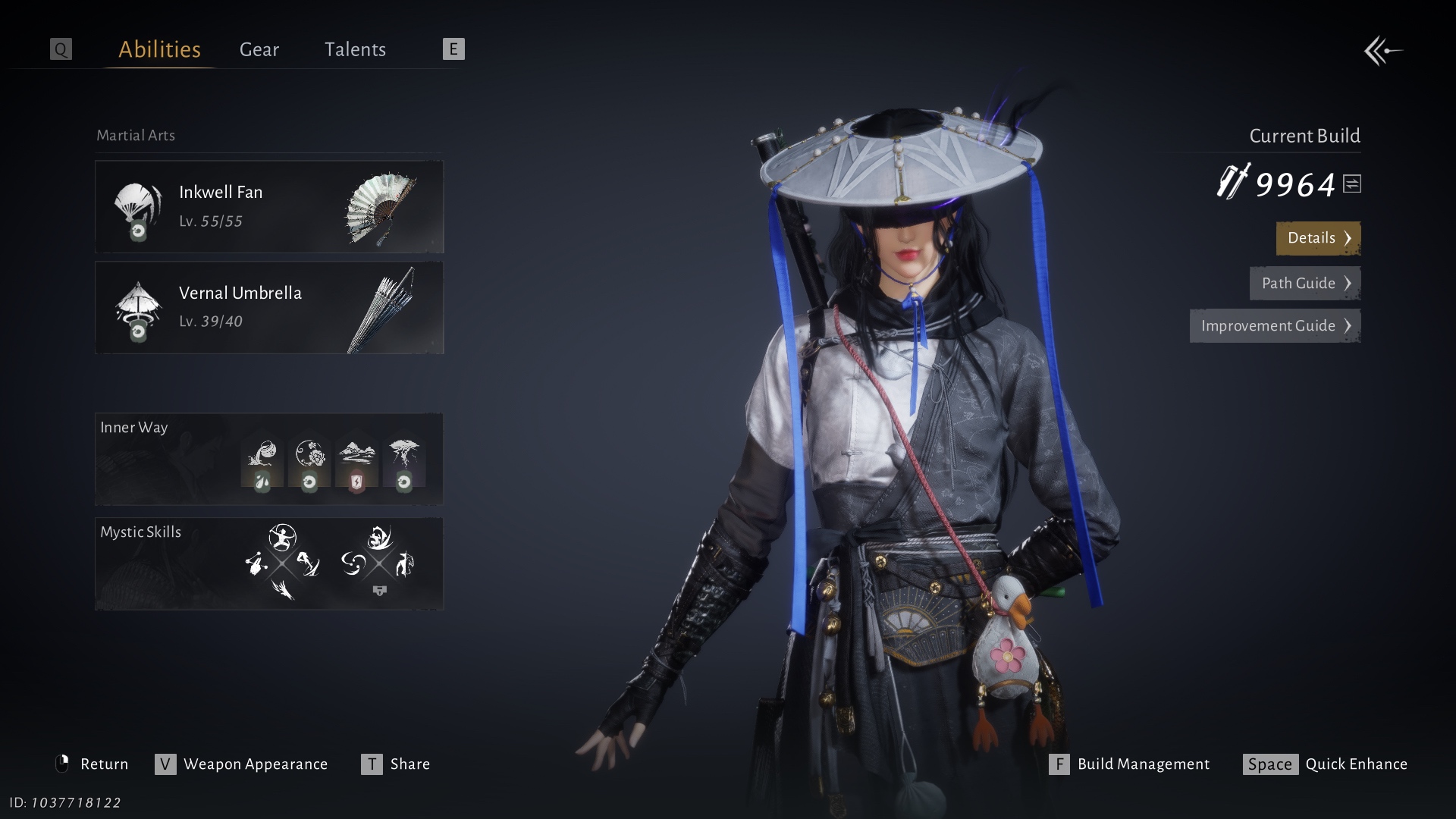Click the back arrow to exit
Image resolution: width=1456 pixels, height=819 pixels.
click(1383, 51)
